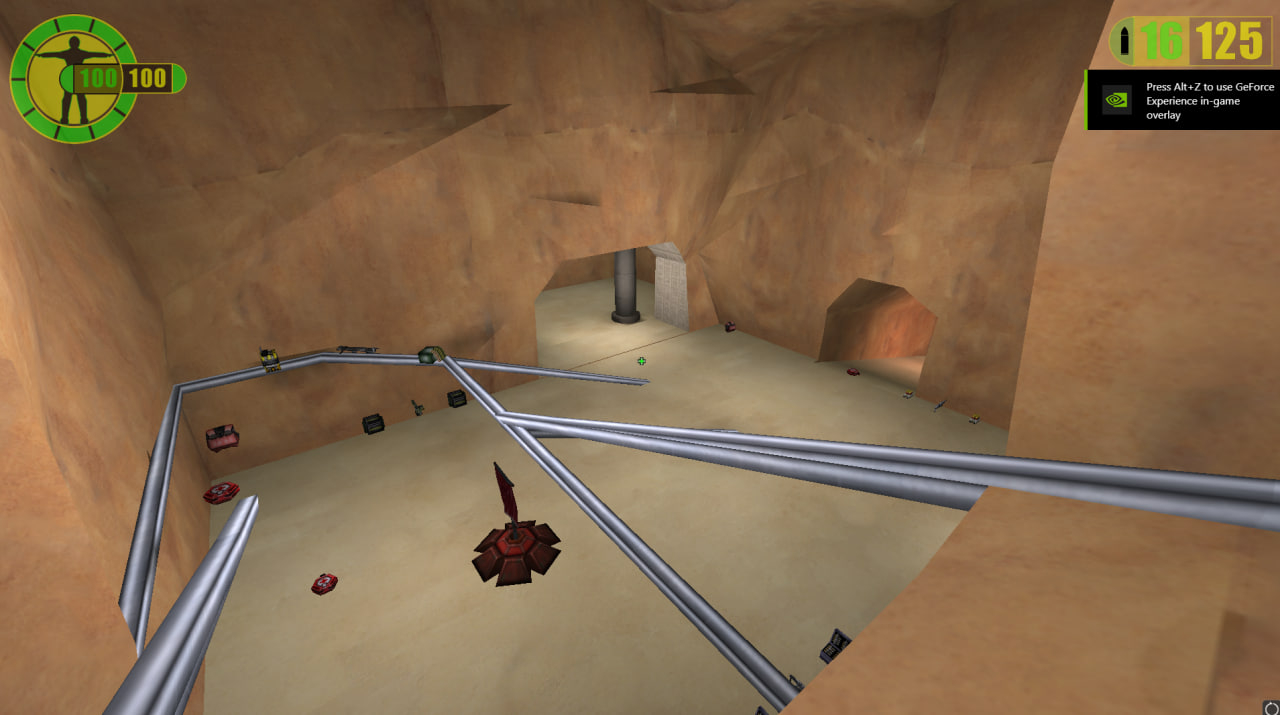This screenshot has height=715, width=1280.
Task: Click the bullet ammo type icon
Action: 1127,41
